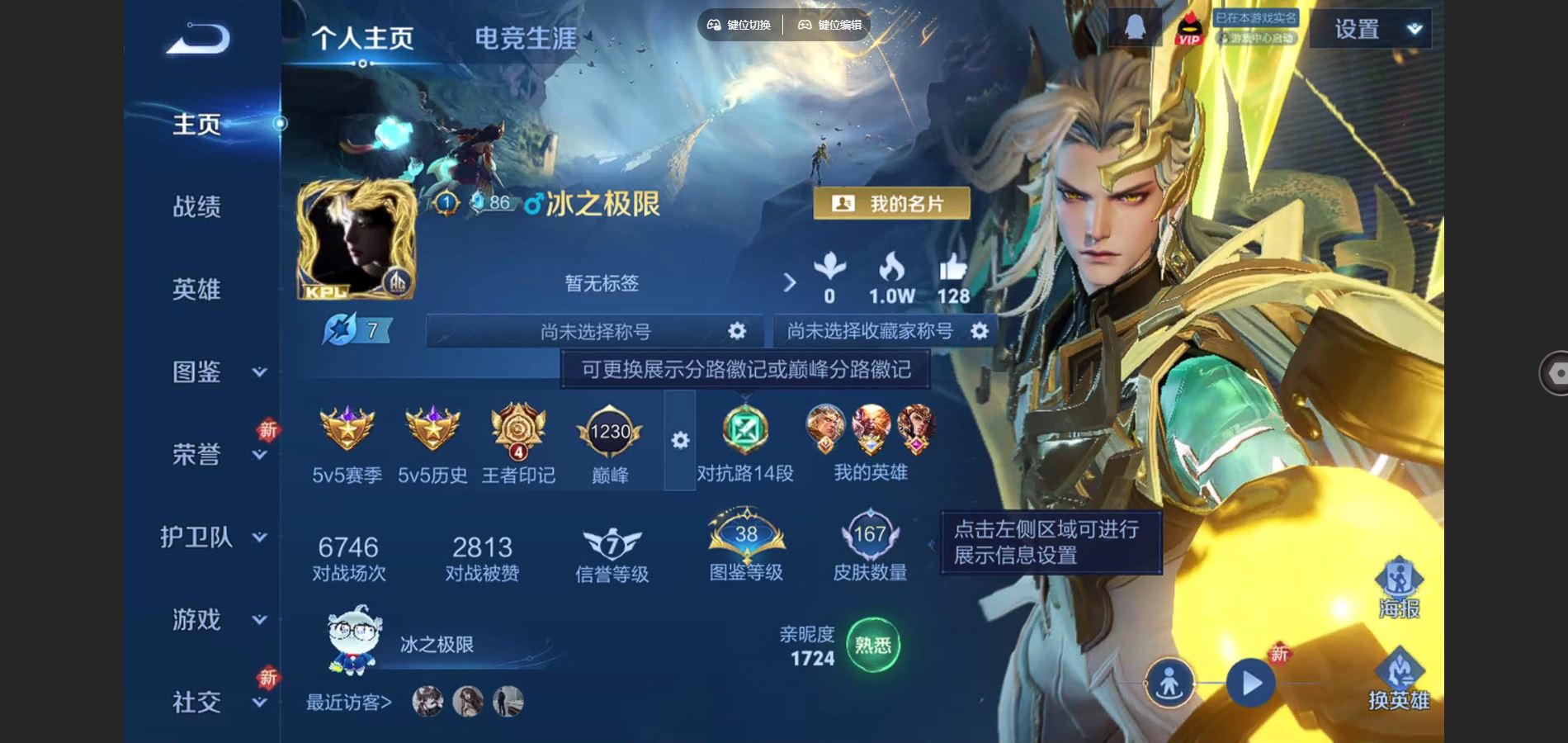Click the notification bell icon
The height and width of the screenshot is (743, 1568).
pos(1134,27)
